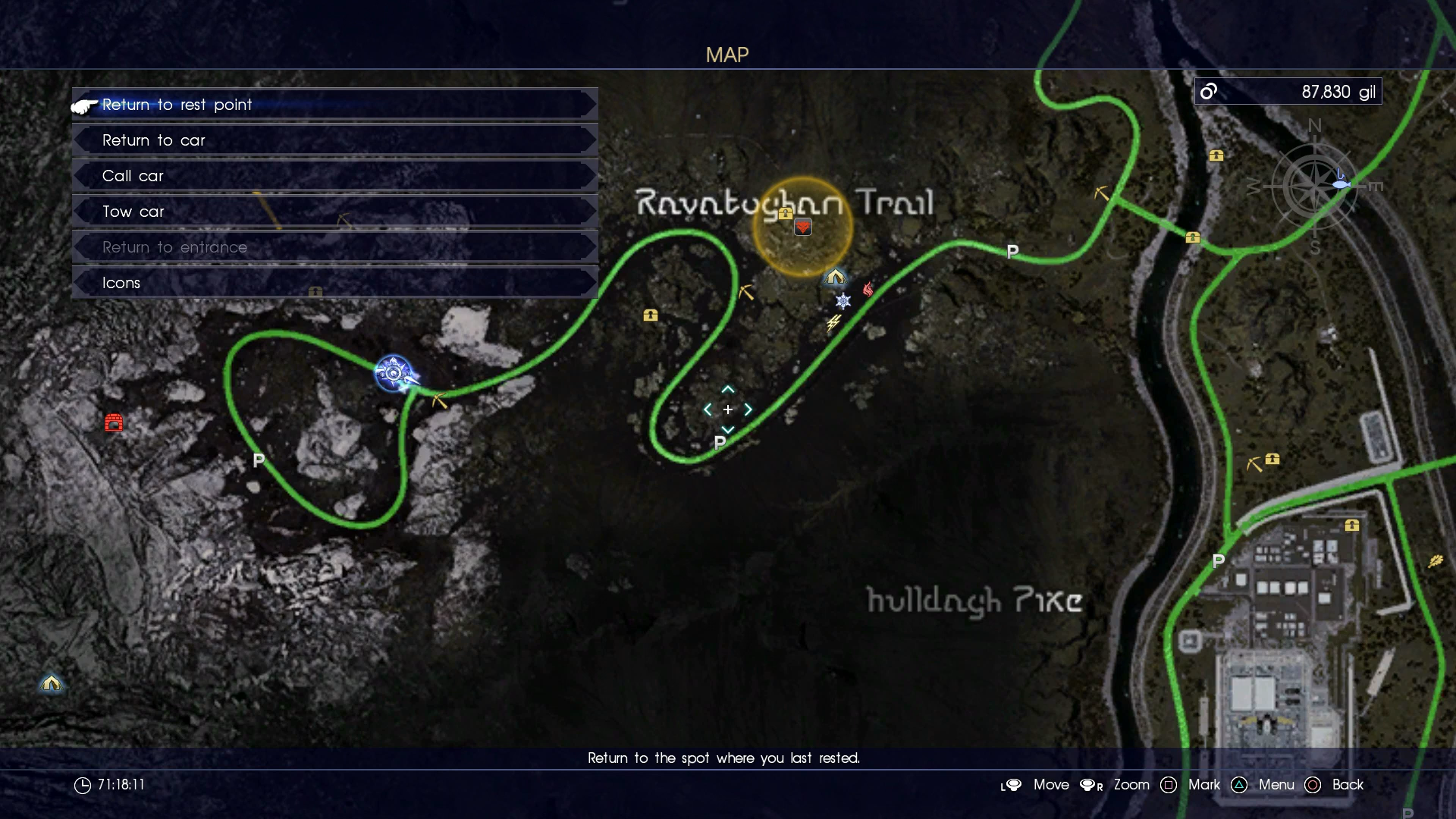Select the blue ice elemental deposit snowflake

[x=844, y=301]
